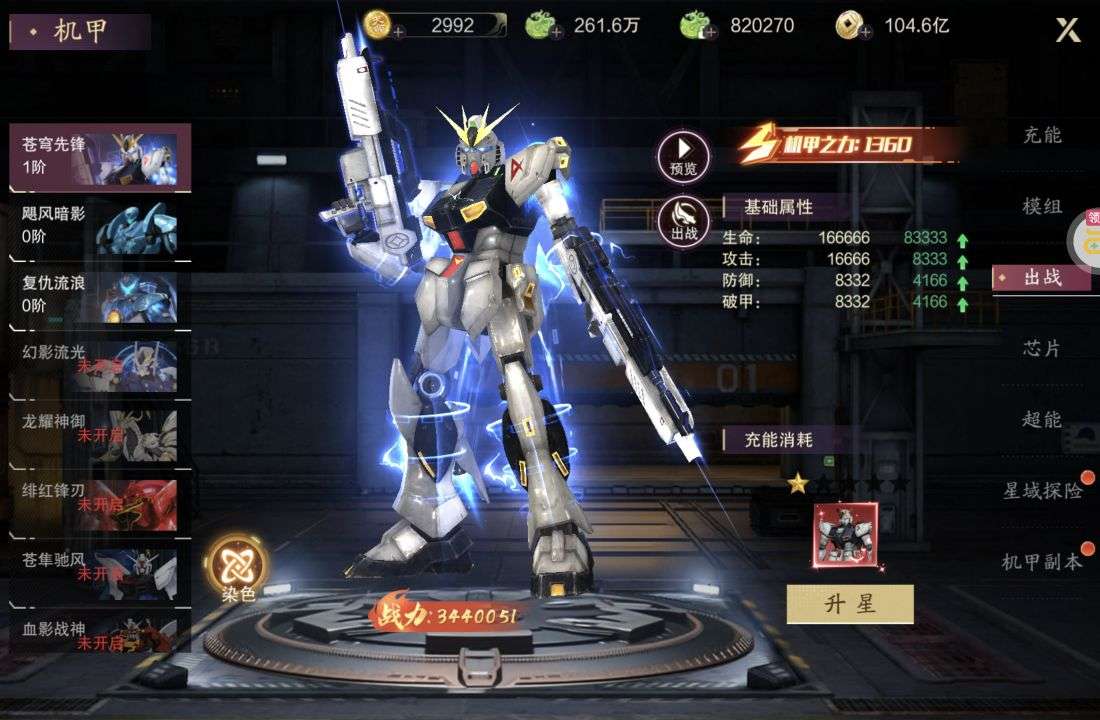Open the 模组 module tab
Viewport: 1100px width, 720px height.
pyautogui.click(x=1042, y=206)
